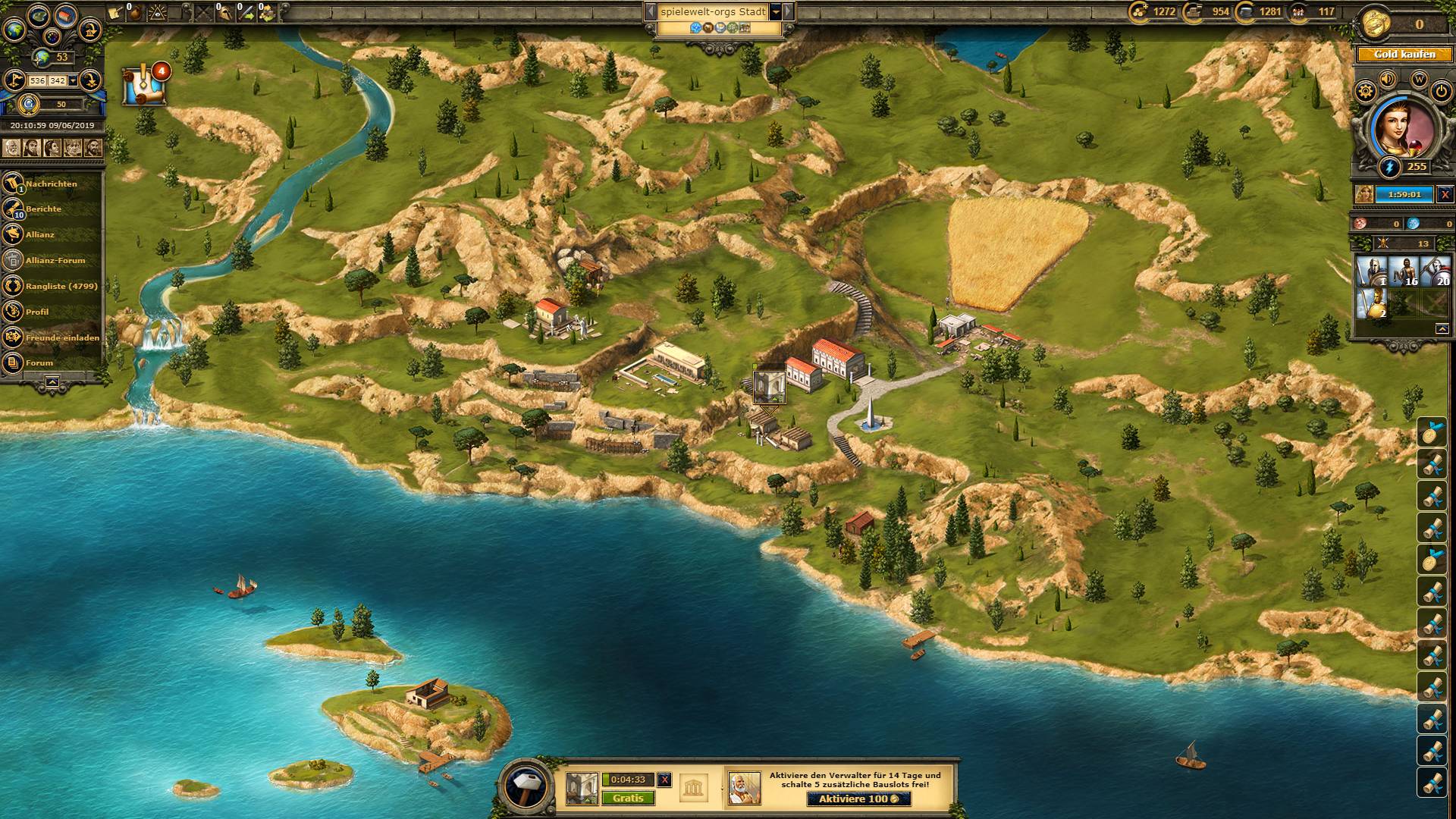
Task: Show the Rangliste ranking
Action: point(61,286)
